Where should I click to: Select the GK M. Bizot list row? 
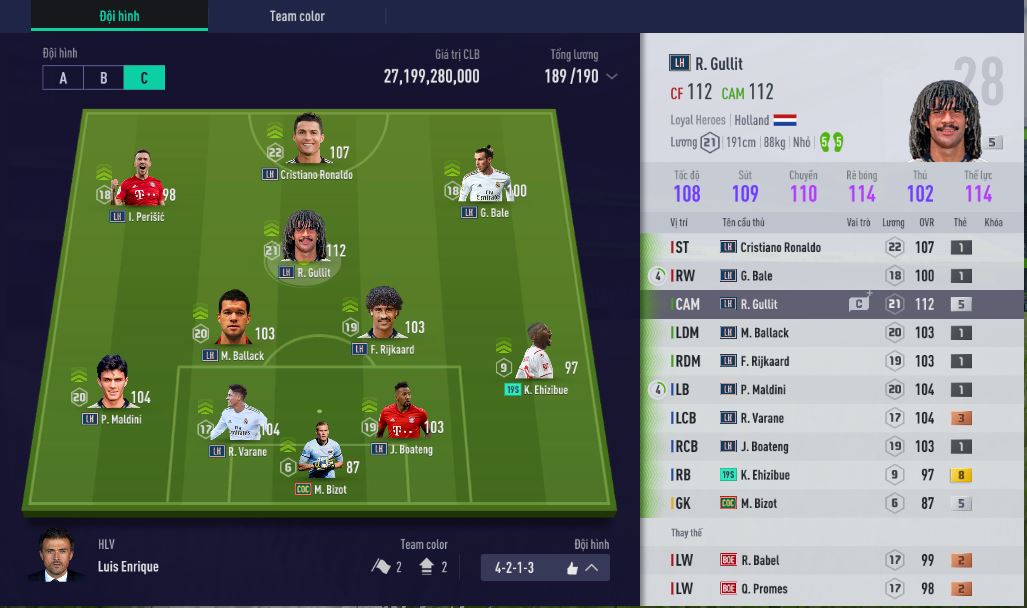pos(832,503)
